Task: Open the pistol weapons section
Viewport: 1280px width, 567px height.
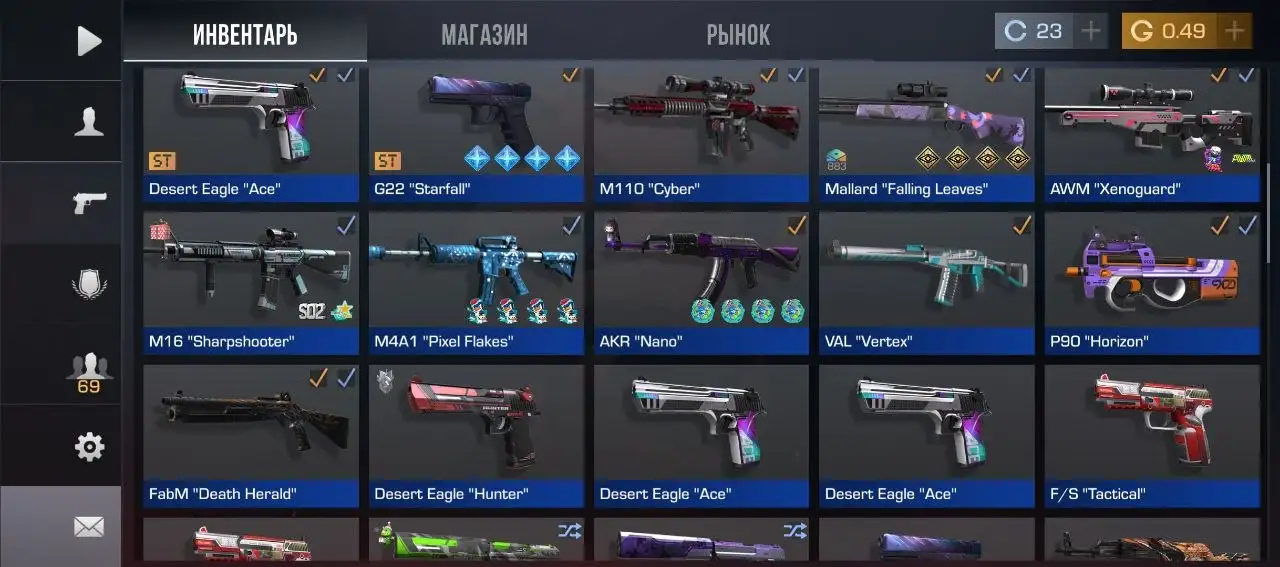Action: pyautogui.click(x=89, y=203)
